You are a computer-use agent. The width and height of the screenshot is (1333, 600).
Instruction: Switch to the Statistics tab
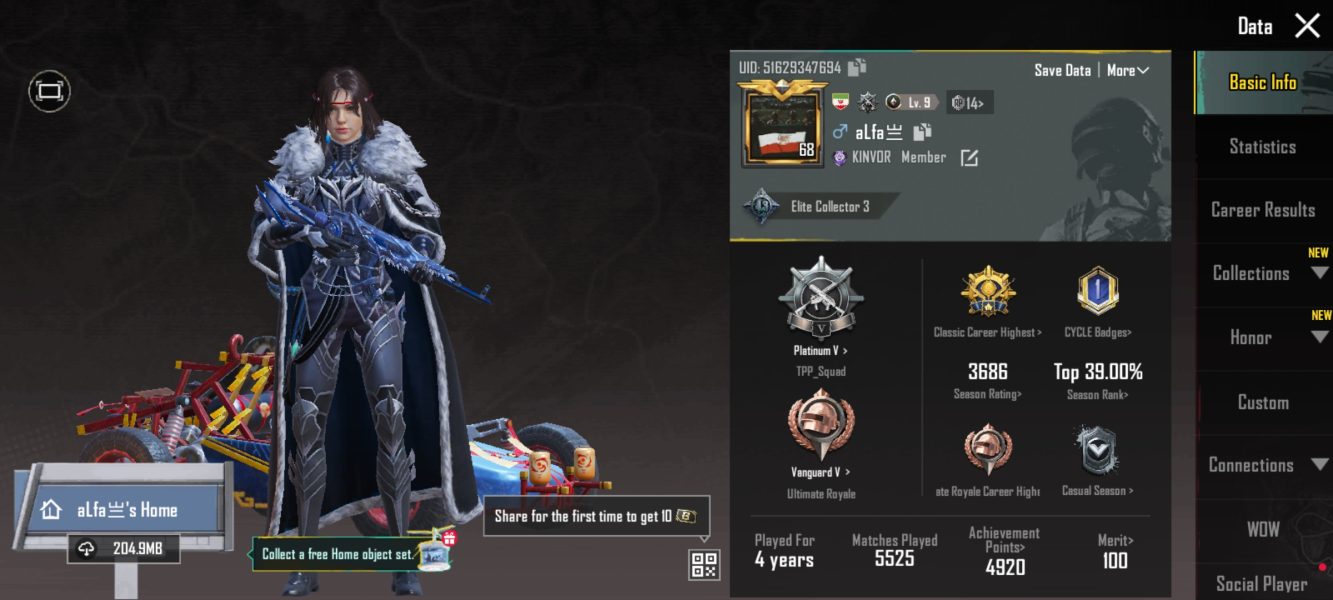click(1262, 146)
